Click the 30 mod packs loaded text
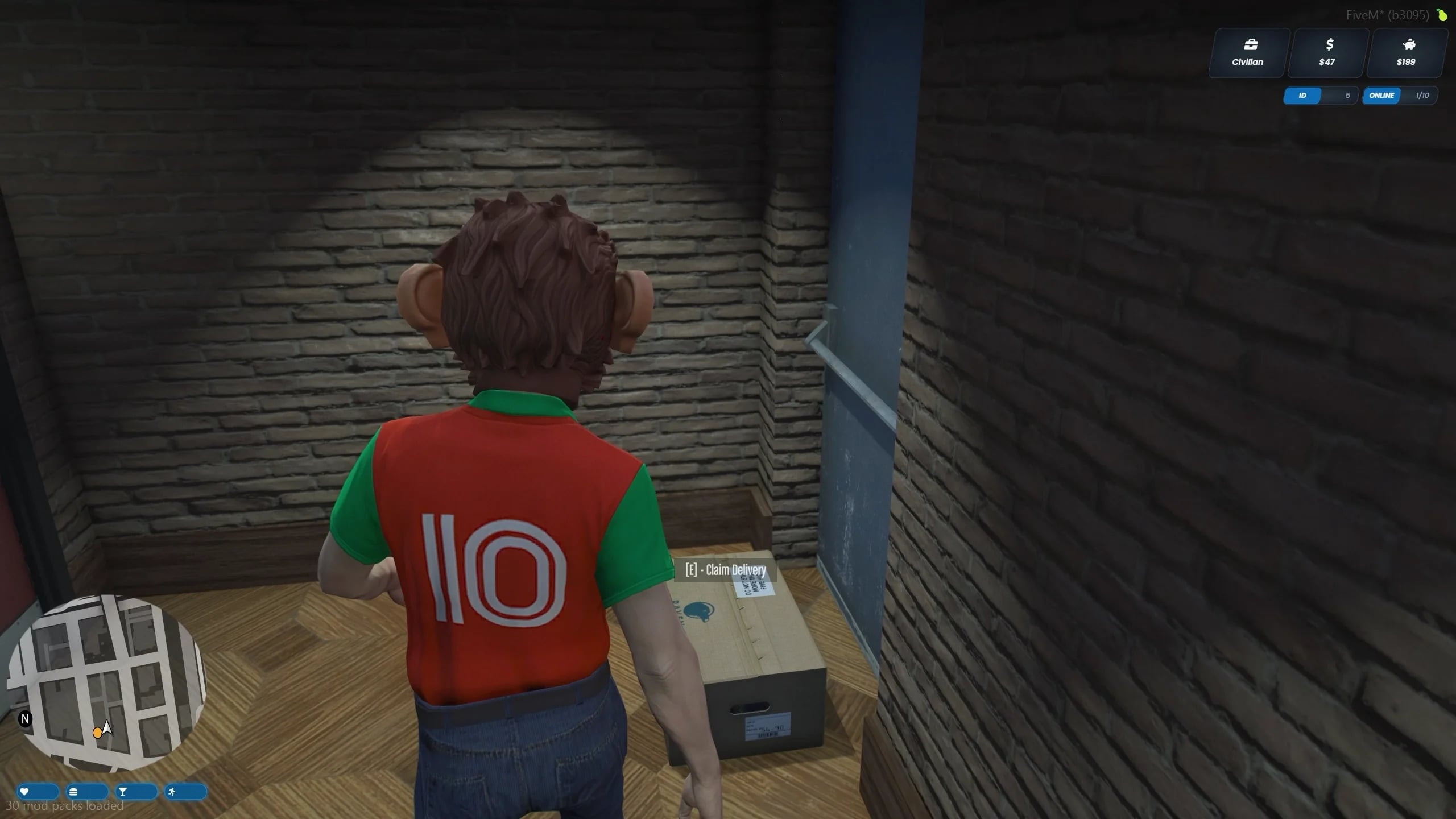1456x819 pixels. point(63,806)
